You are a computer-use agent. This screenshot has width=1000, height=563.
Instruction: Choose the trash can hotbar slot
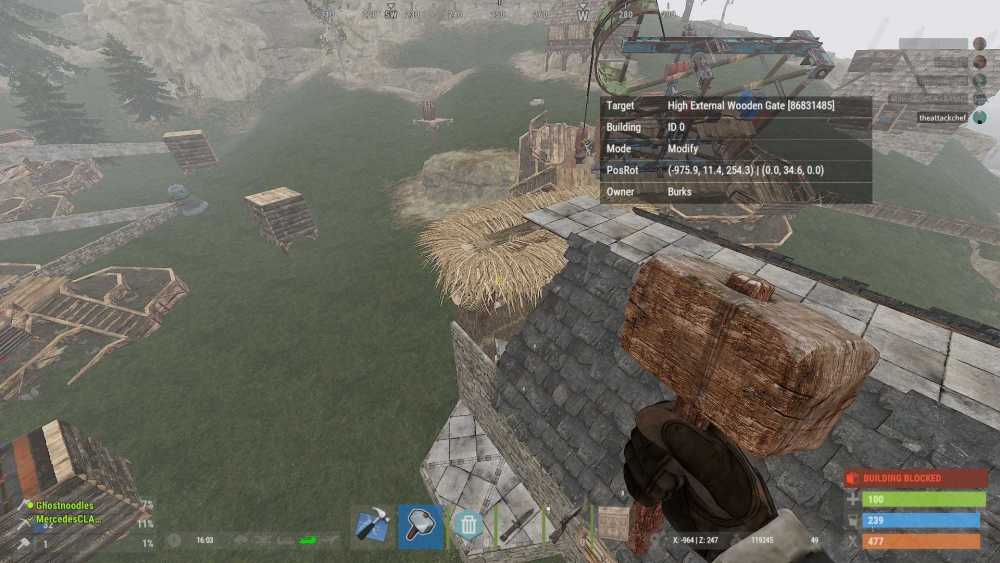click(x=467, y=526)
